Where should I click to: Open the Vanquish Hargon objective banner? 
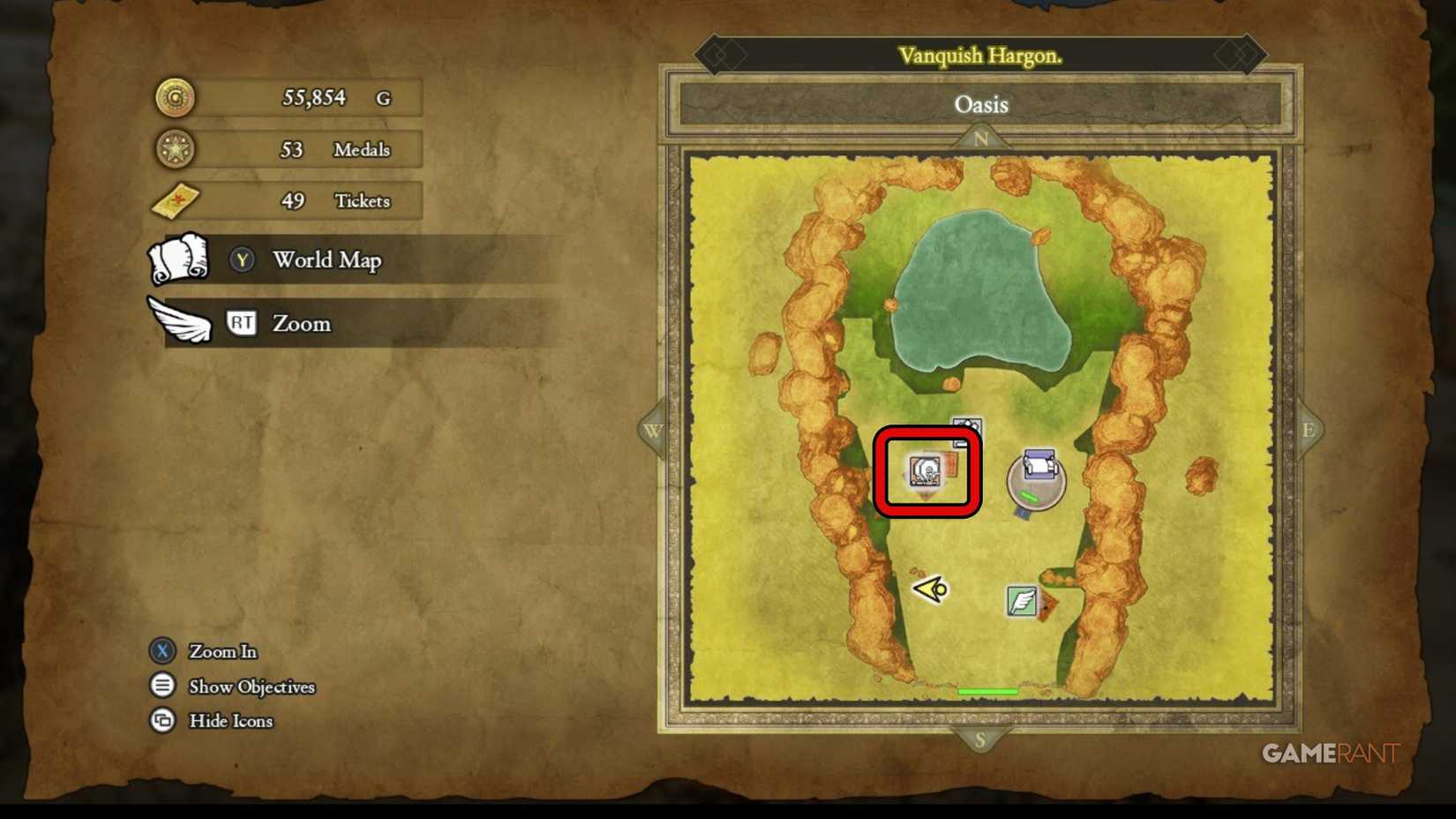(982, 53)
